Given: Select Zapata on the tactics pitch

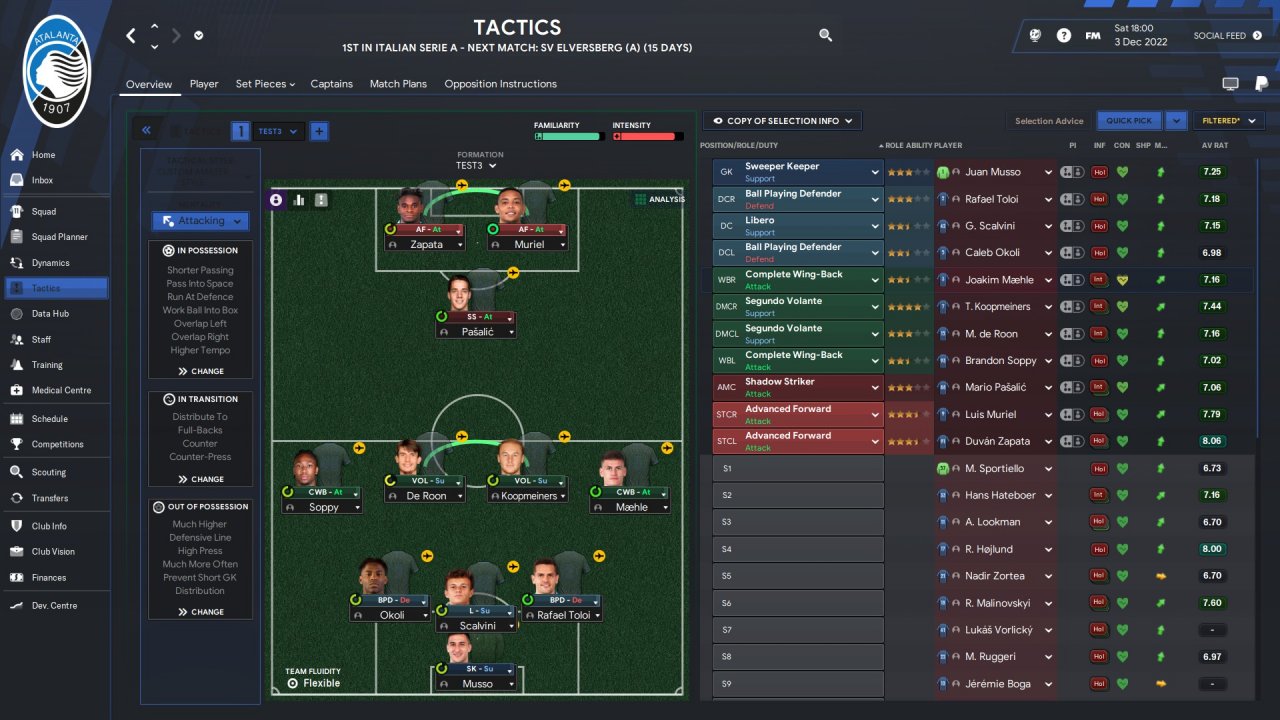Looking at the screenshot, I should pyautogui.click(x=426, y=244).
